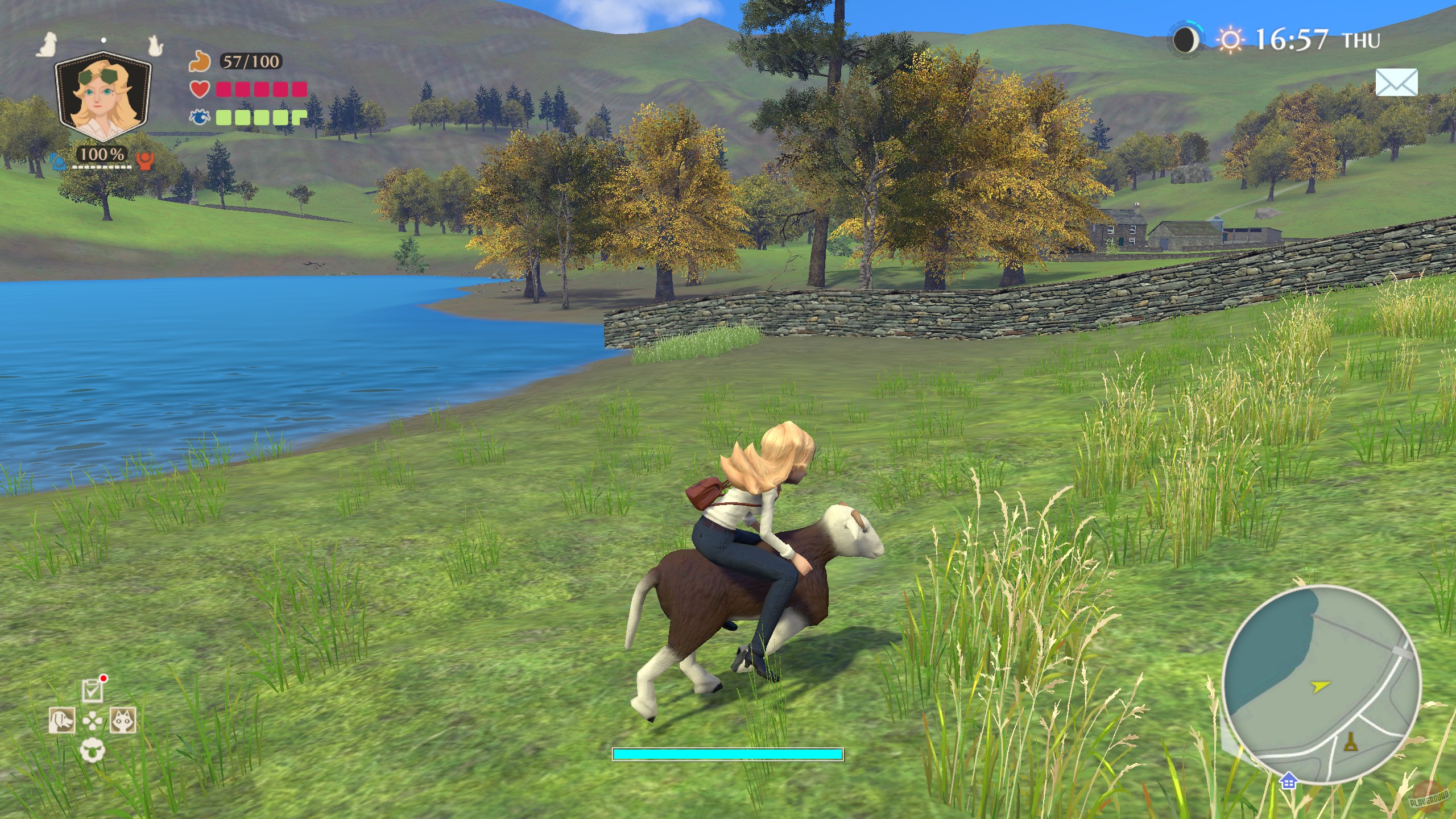Screen dimensions: 1456x819
Task: Click the 100% status label under the portrait
Action: [102, 154]
